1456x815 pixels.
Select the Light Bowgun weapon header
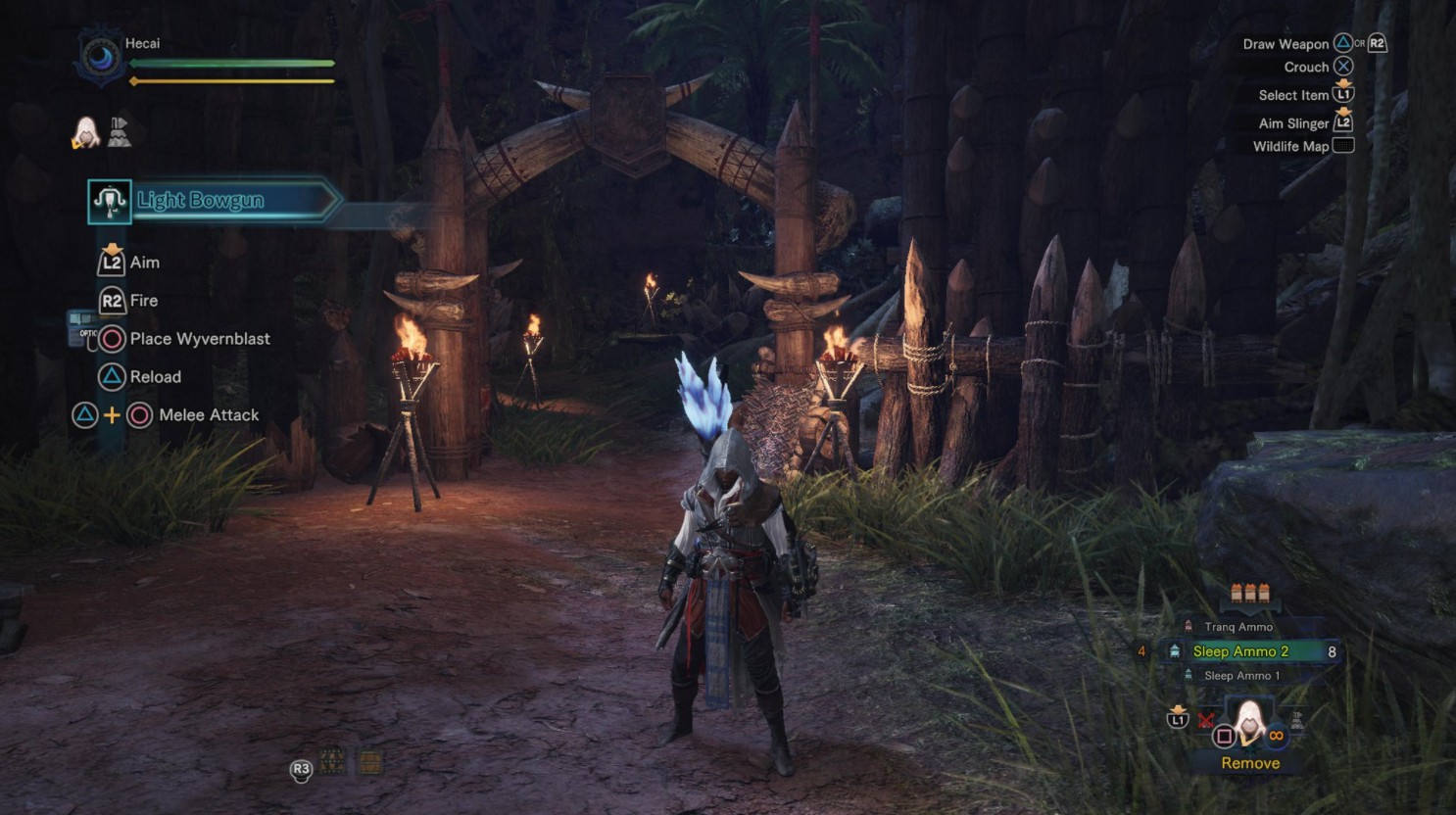point(201,201)
